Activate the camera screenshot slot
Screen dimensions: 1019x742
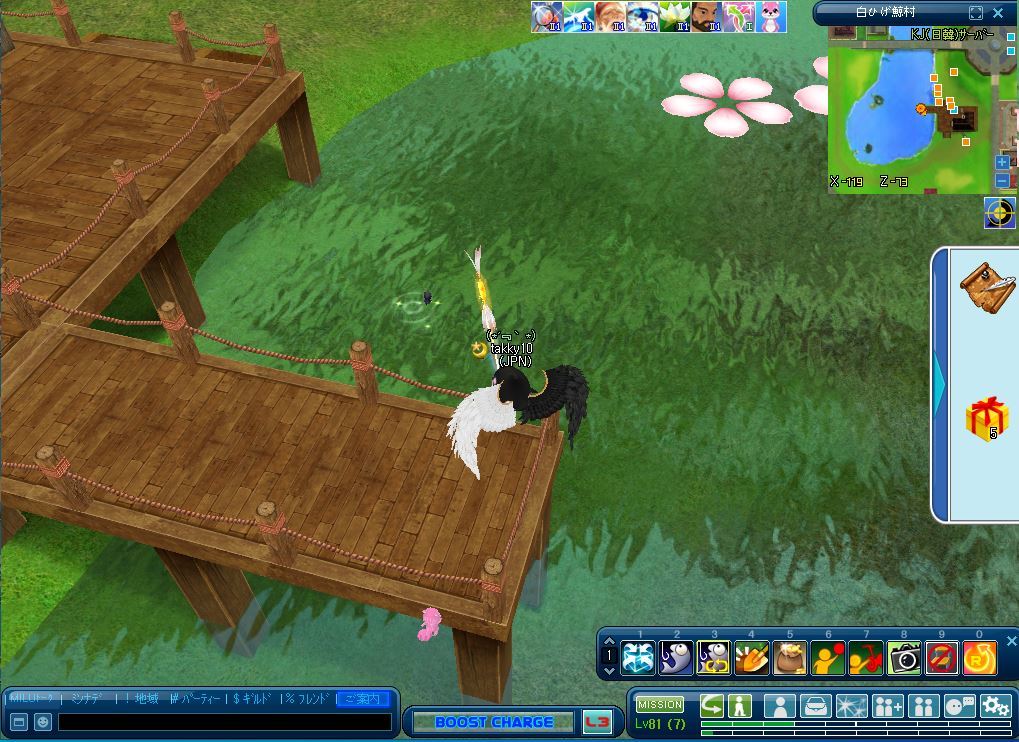point(904,657)
